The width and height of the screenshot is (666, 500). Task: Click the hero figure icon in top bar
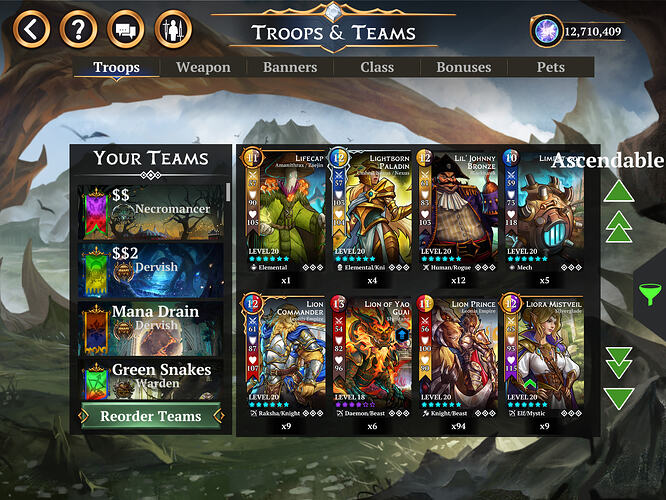pyautogui.click(x=172, y=28)
